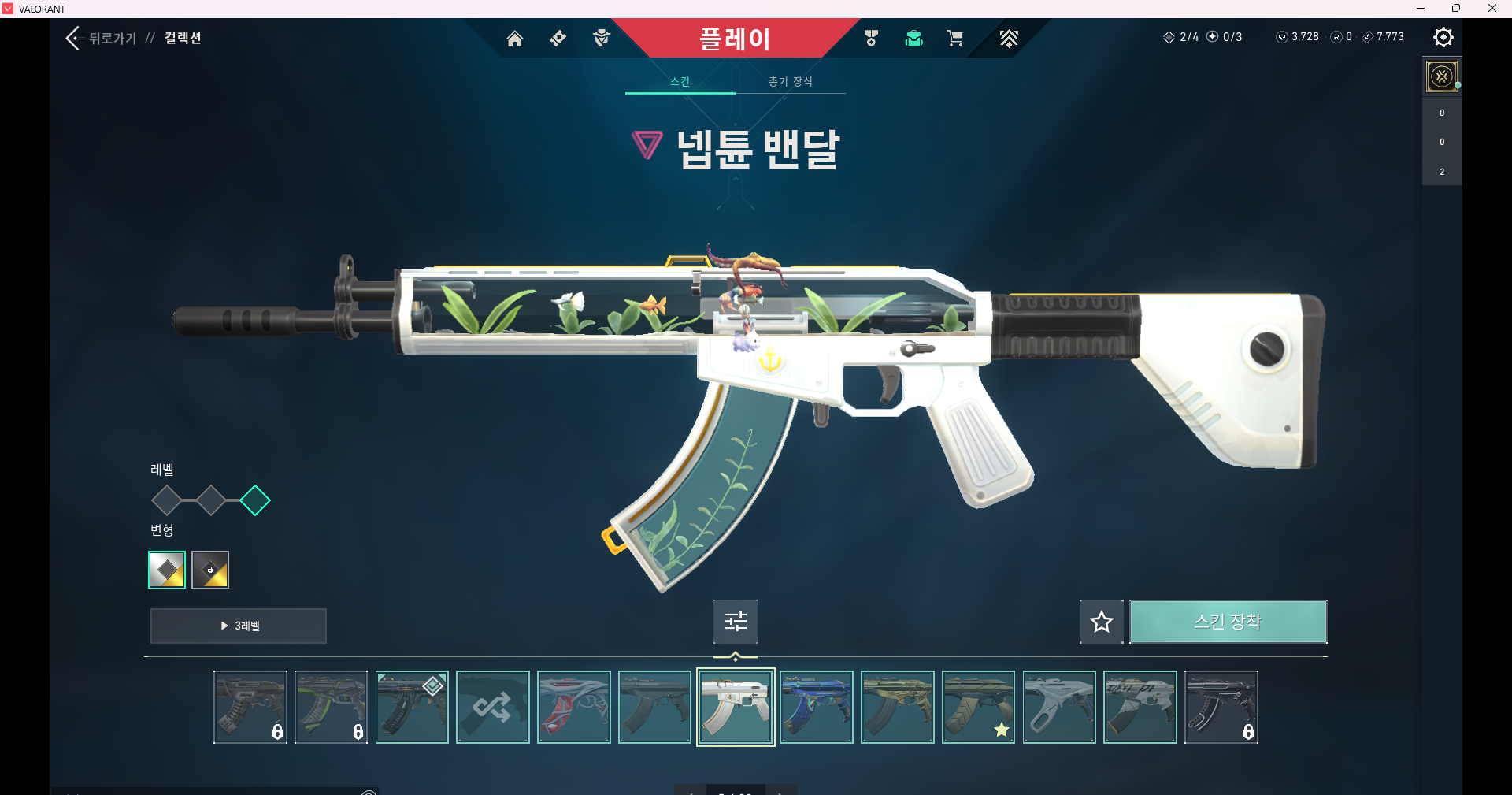
Task: Click the red 플레이 play button
Action: click(734, 39)
